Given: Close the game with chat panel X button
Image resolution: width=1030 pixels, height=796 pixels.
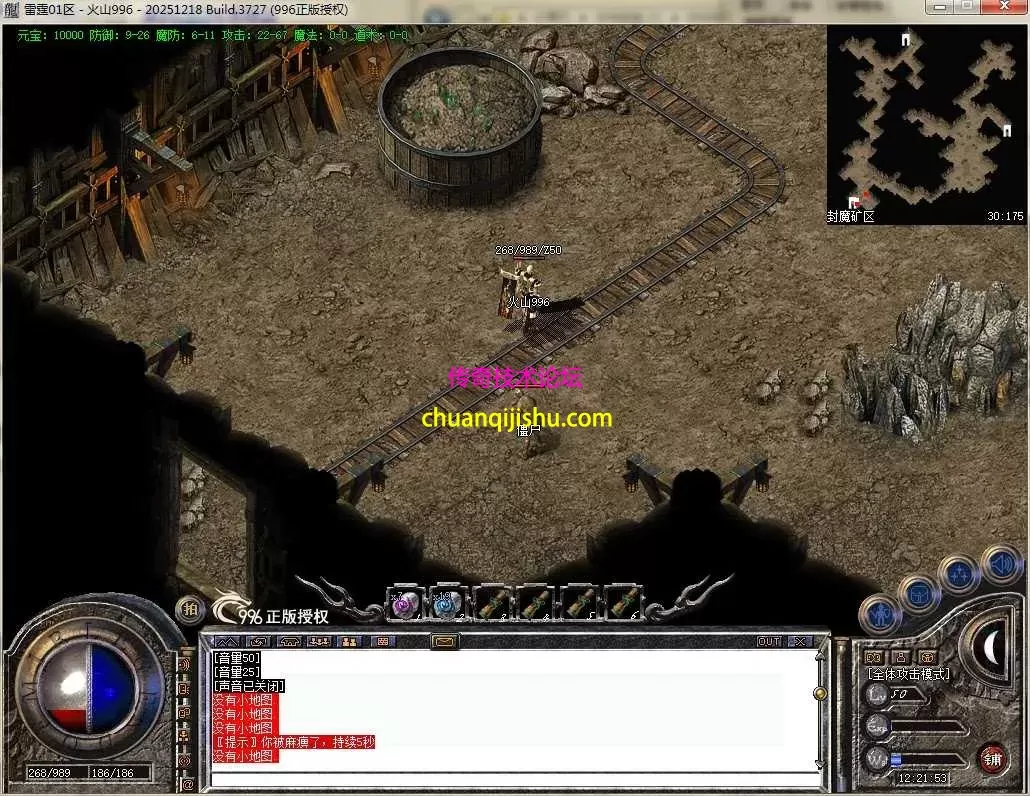Looking at the screenshot, I should point(800,641).
